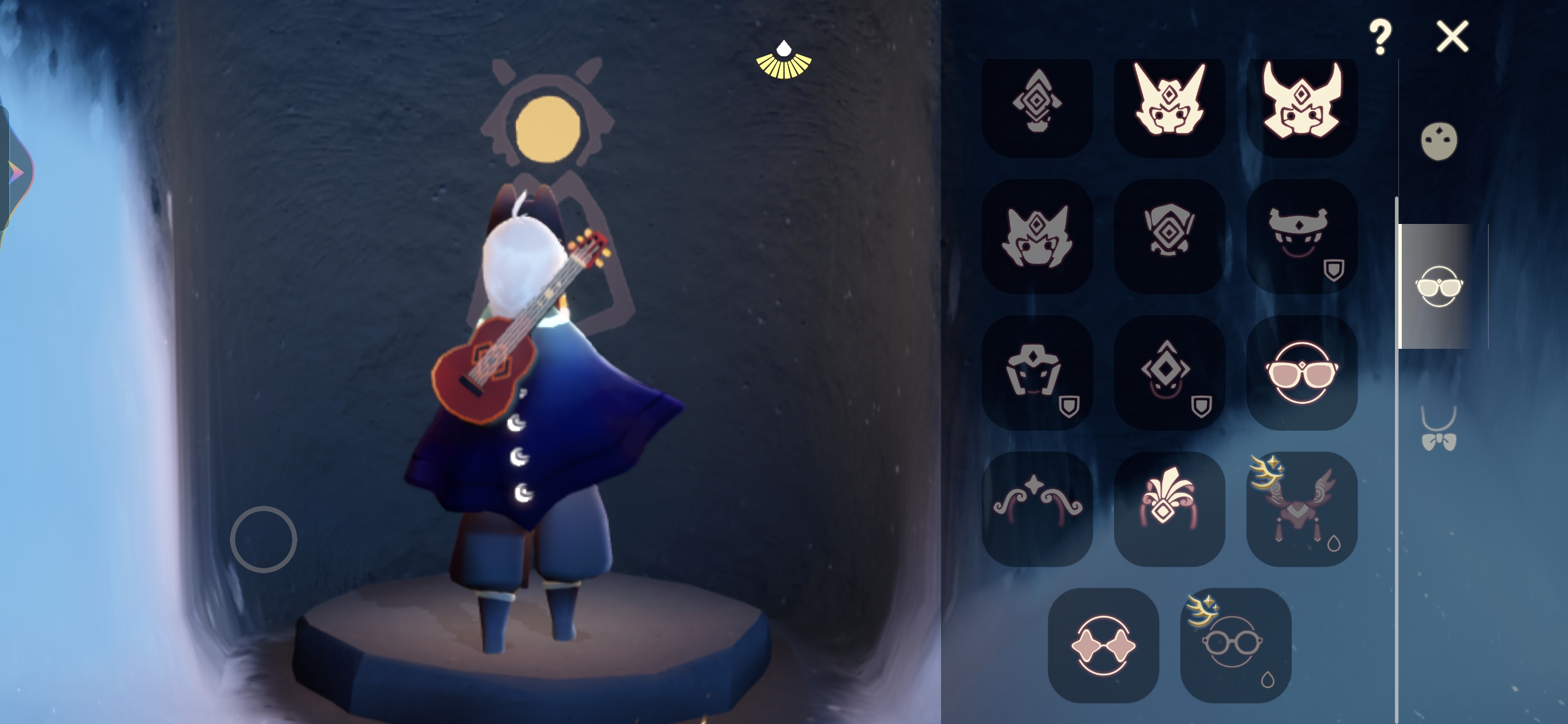Choose the star-shaped pink glasses
Screen dimensions: 1568x724
tap(1103, 645)
